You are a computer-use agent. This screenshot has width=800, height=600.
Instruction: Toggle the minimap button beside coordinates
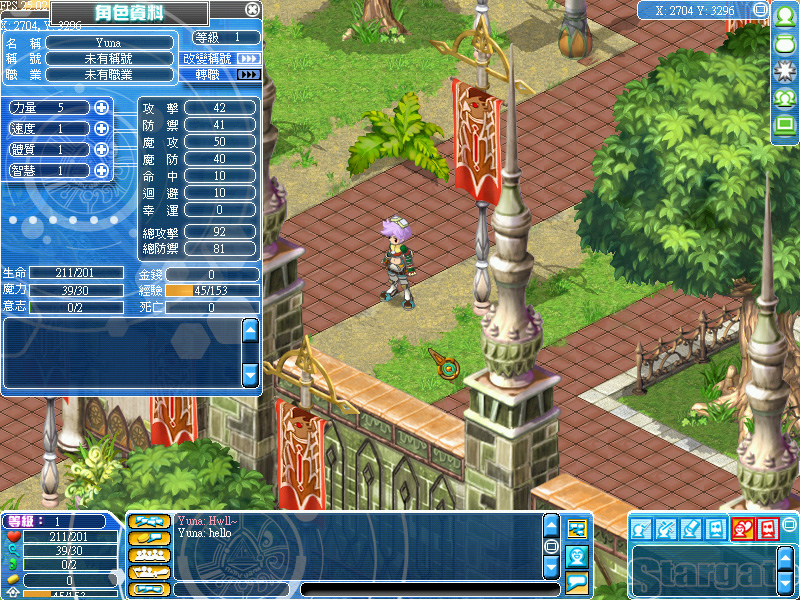(761, 10)
